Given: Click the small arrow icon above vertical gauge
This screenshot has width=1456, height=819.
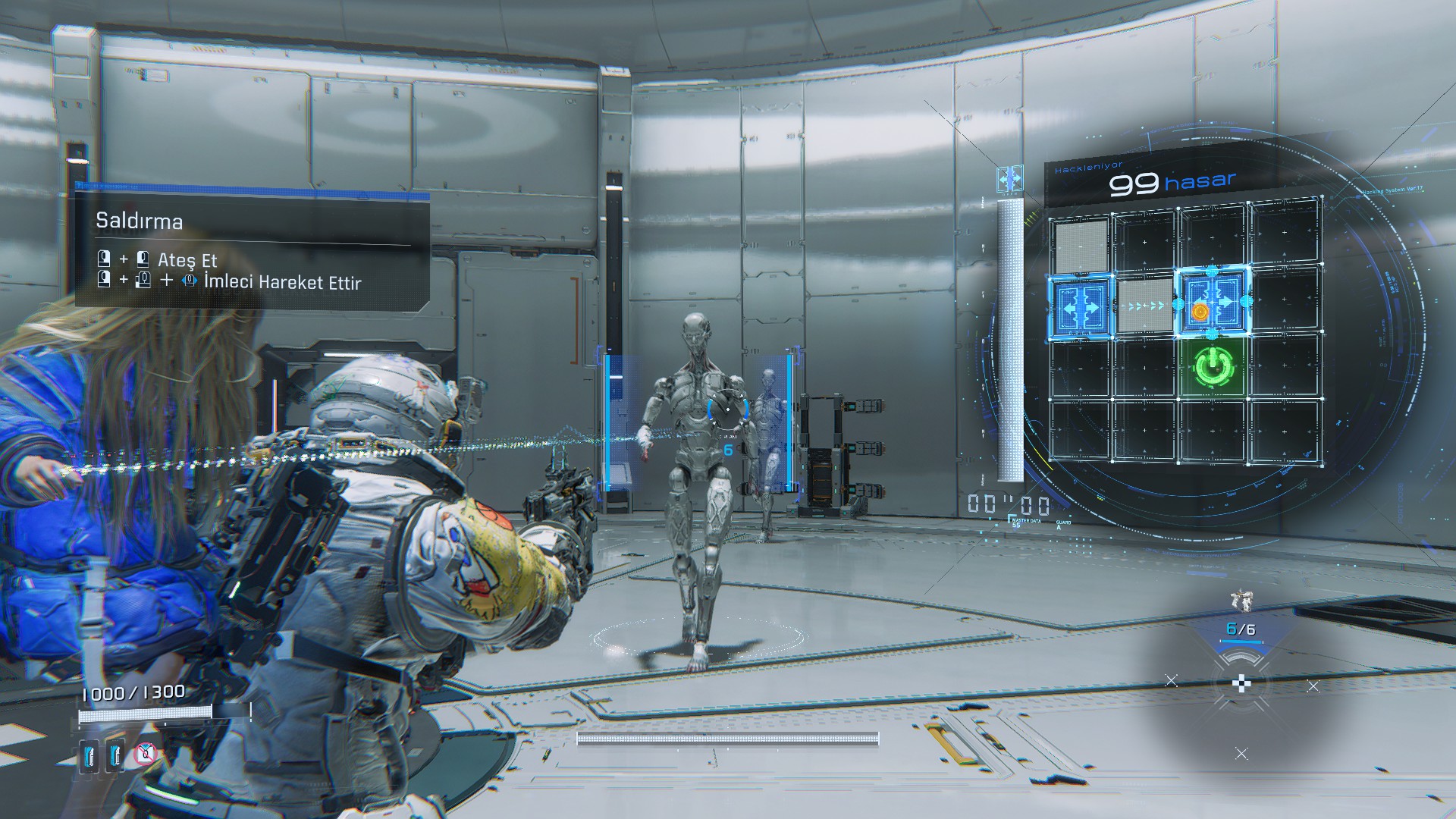Looking at the screenshot, I should pyautogui.click(x=1009, y=179).
